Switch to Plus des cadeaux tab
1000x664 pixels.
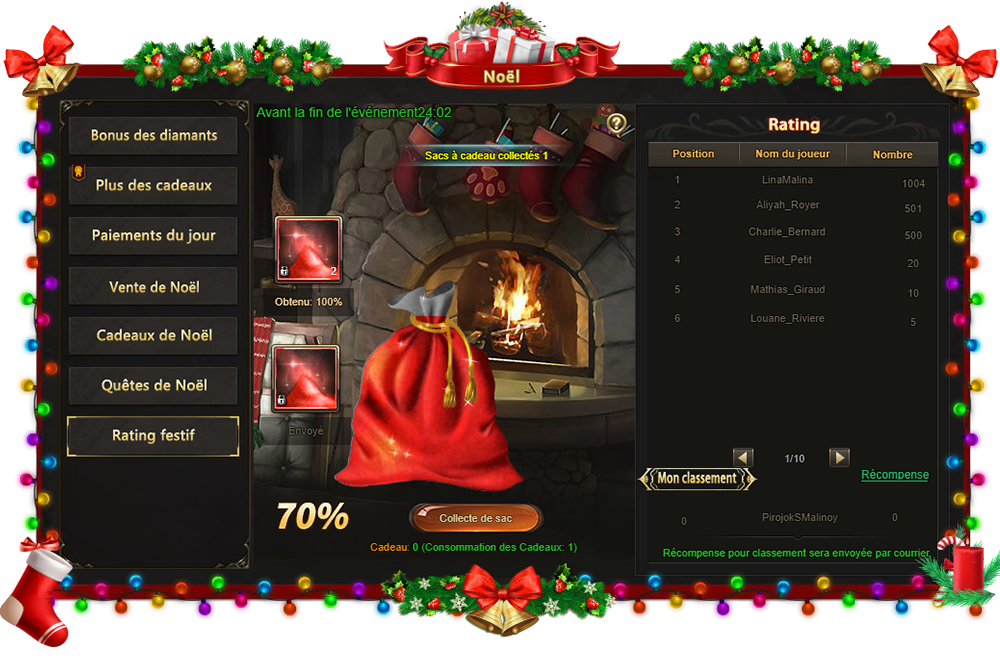[x=153, y=185]
